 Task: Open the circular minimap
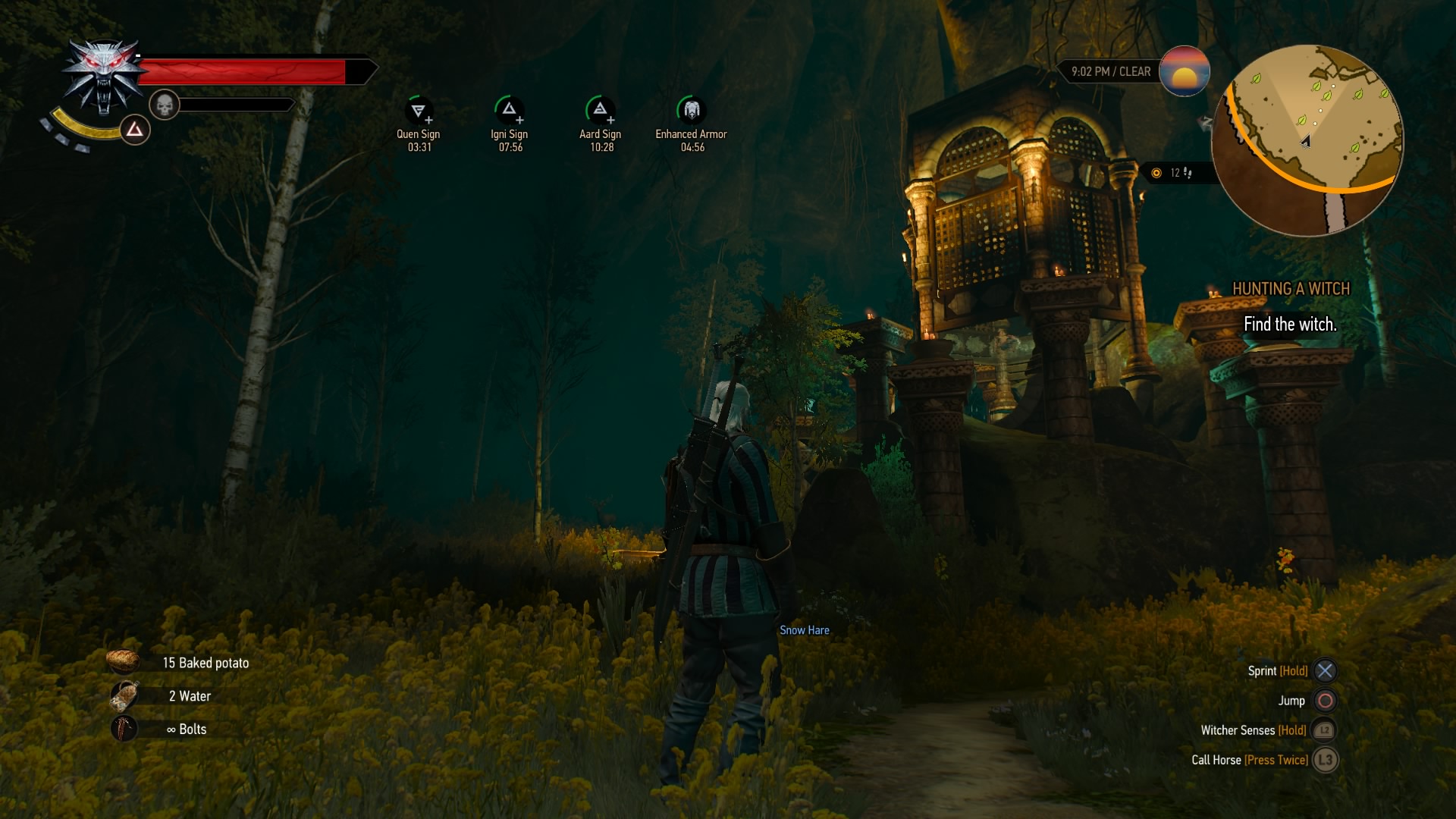tap(1307, 140)
